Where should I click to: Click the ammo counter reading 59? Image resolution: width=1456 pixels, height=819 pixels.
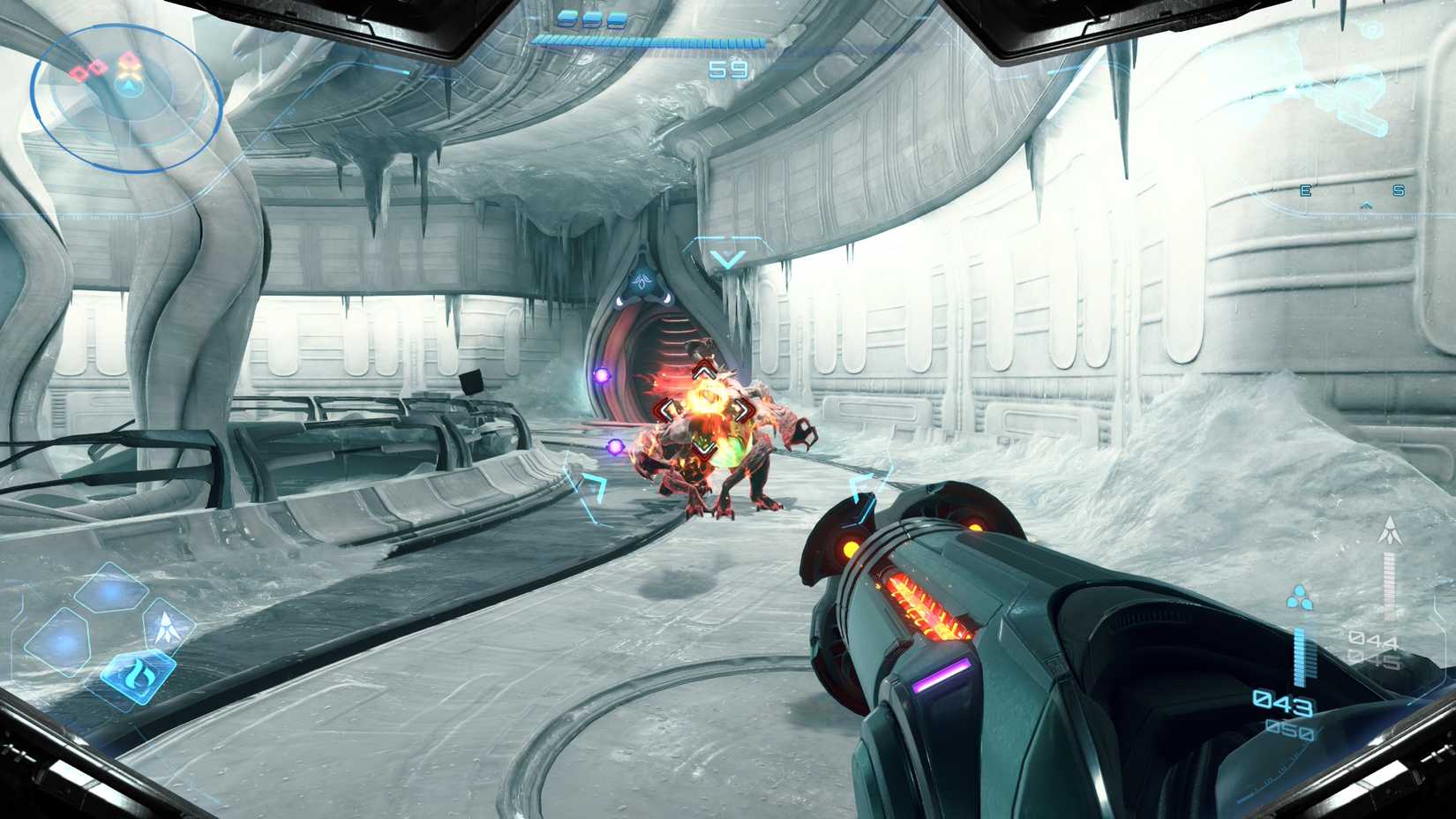730,69
